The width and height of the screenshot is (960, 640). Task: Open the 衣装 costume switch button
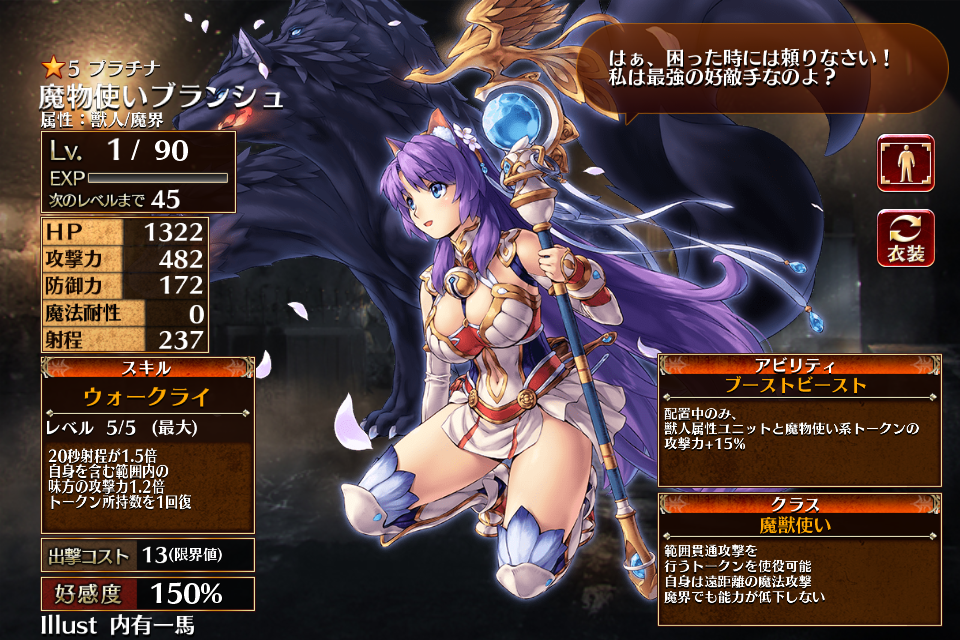point(906,238)
